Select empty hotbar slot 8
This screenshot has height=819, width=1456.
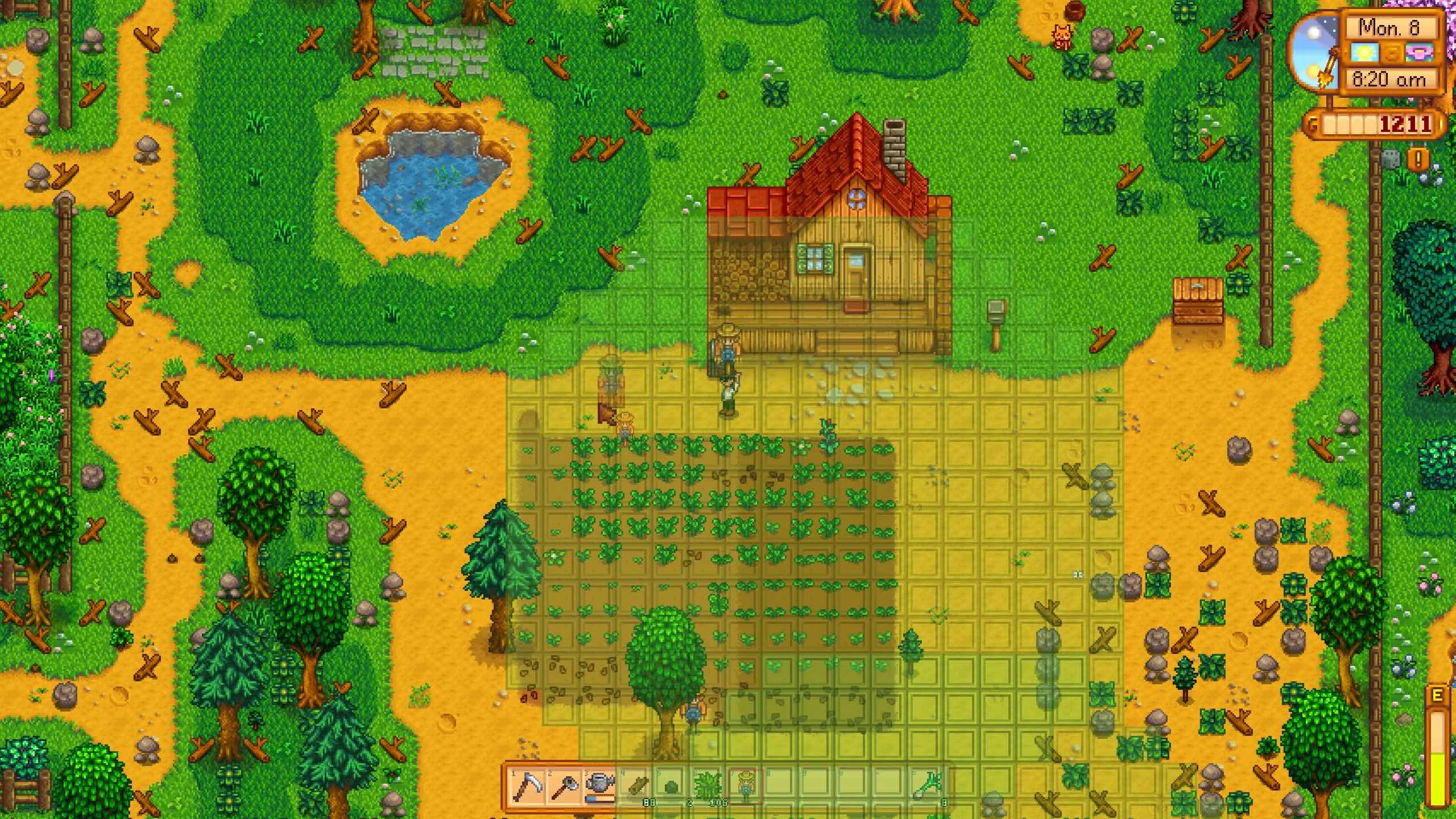pyautogui.click(x=782, y=786)
